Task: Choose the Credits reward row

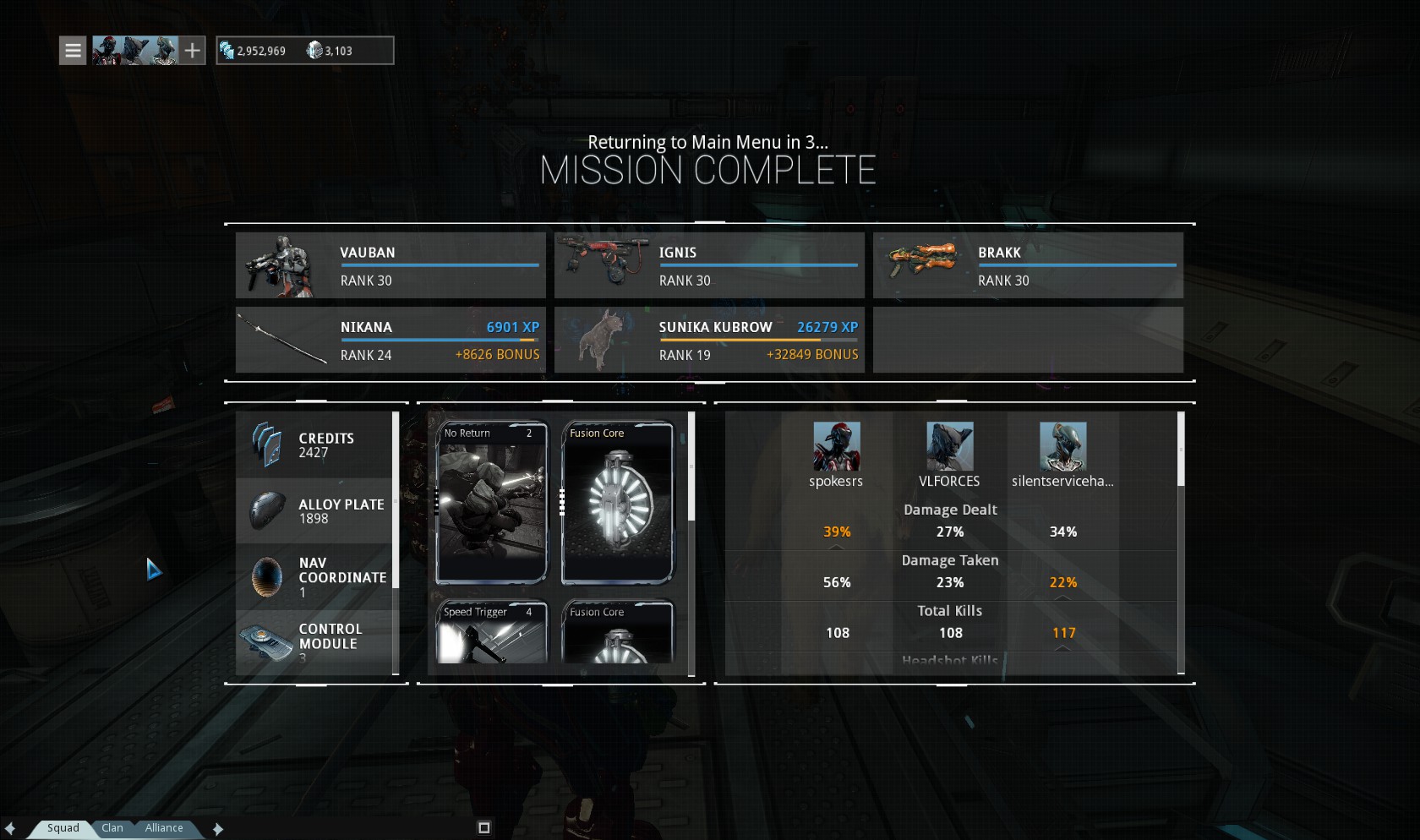Action: tap(314, 445)
